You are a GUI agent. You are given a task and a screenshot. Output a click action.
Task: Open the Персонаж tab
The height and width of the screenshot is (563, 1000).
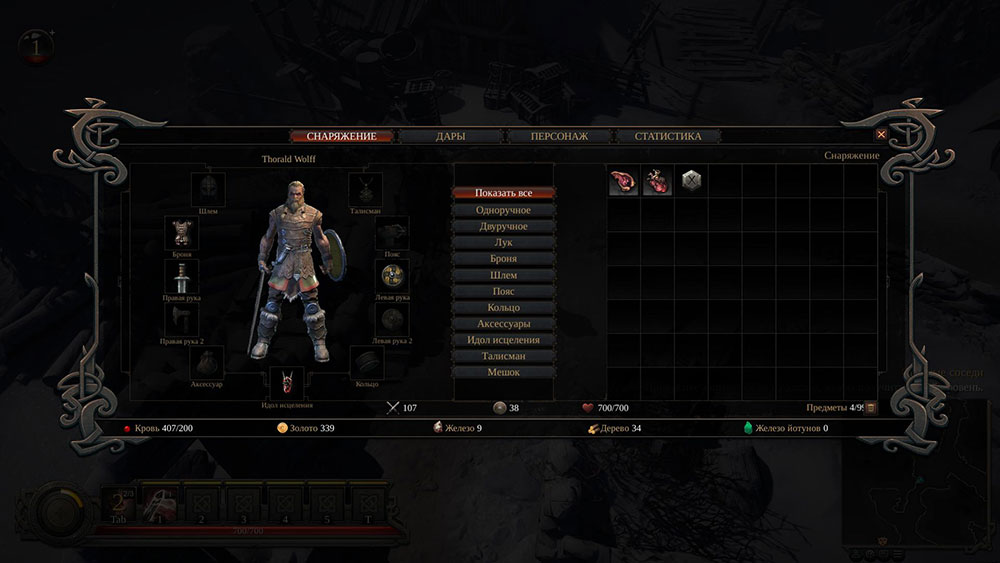[x=559, y=136]
